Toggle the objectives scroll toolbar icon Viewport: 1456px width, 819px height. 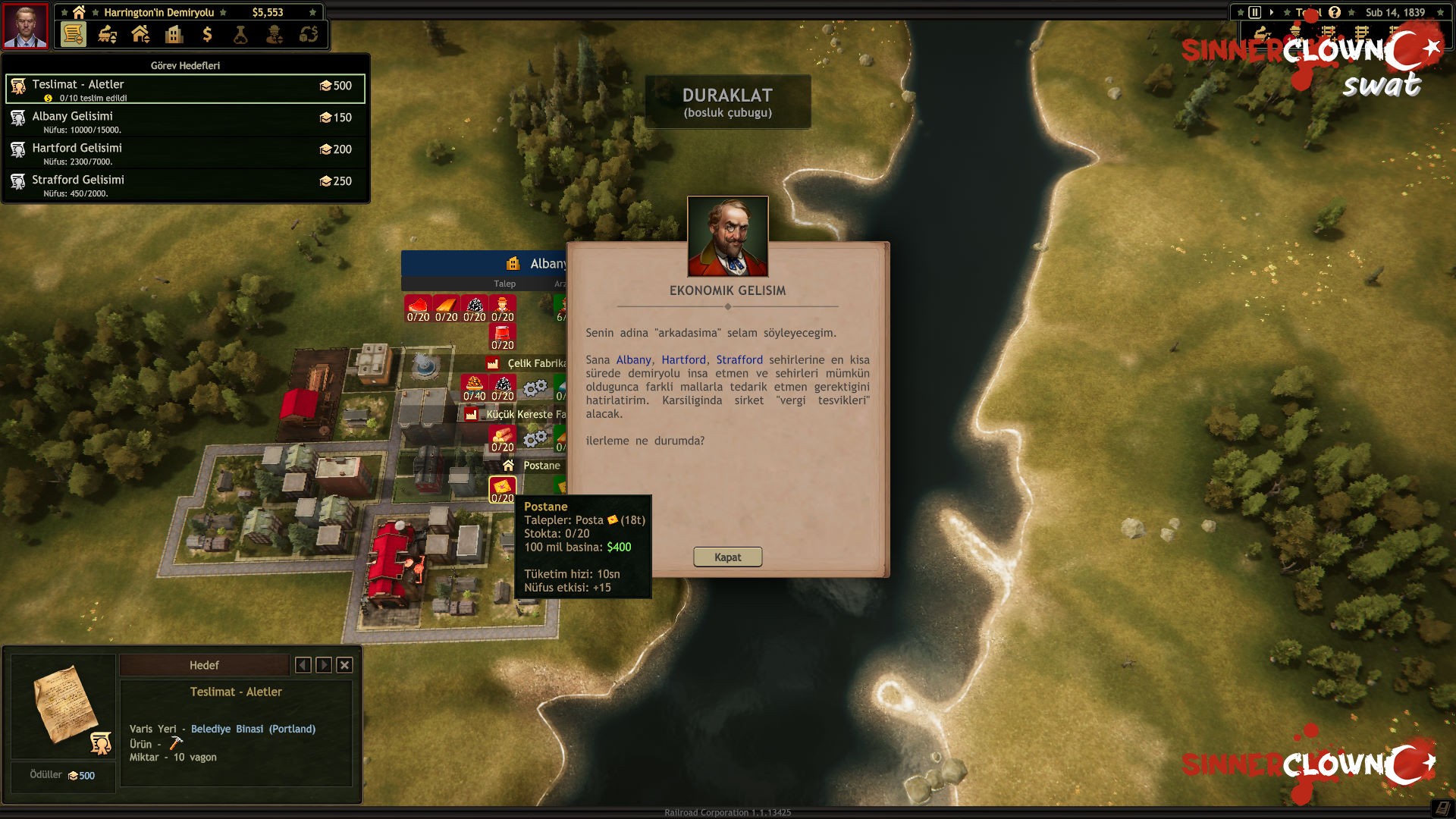click(x=73, y=34)
